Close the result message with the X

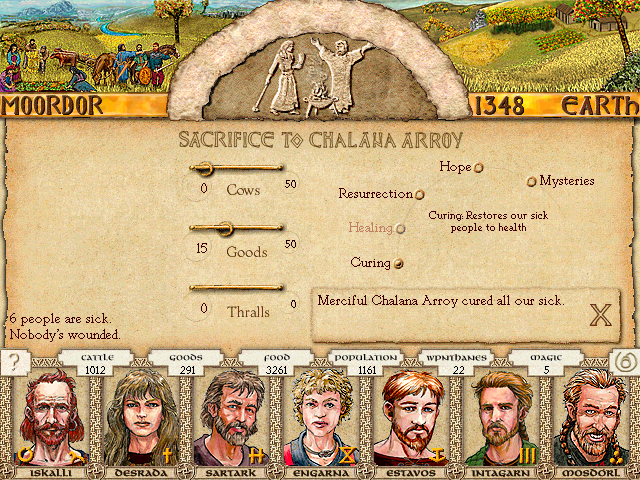point(600,316)
